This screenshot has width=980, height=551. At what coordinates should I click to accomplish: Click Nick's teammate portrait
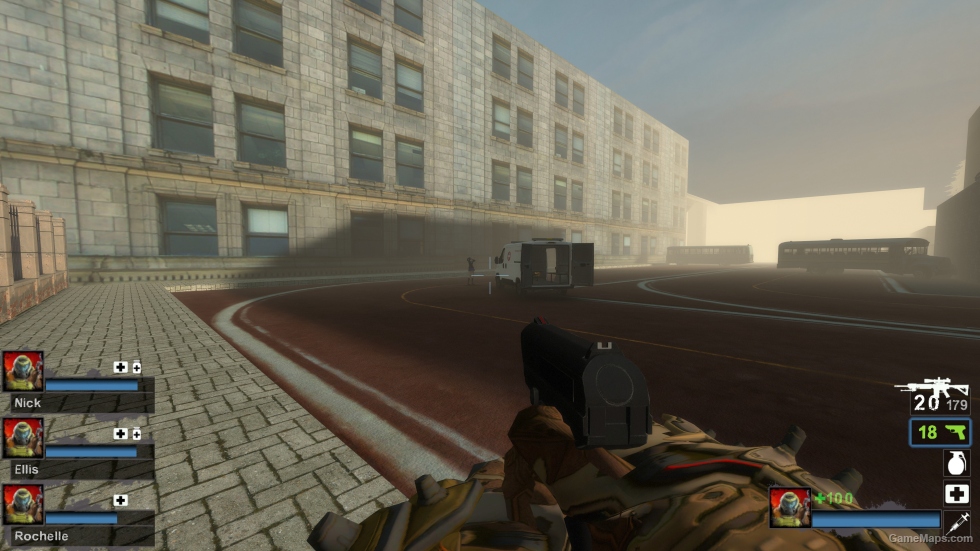[23, 371]
